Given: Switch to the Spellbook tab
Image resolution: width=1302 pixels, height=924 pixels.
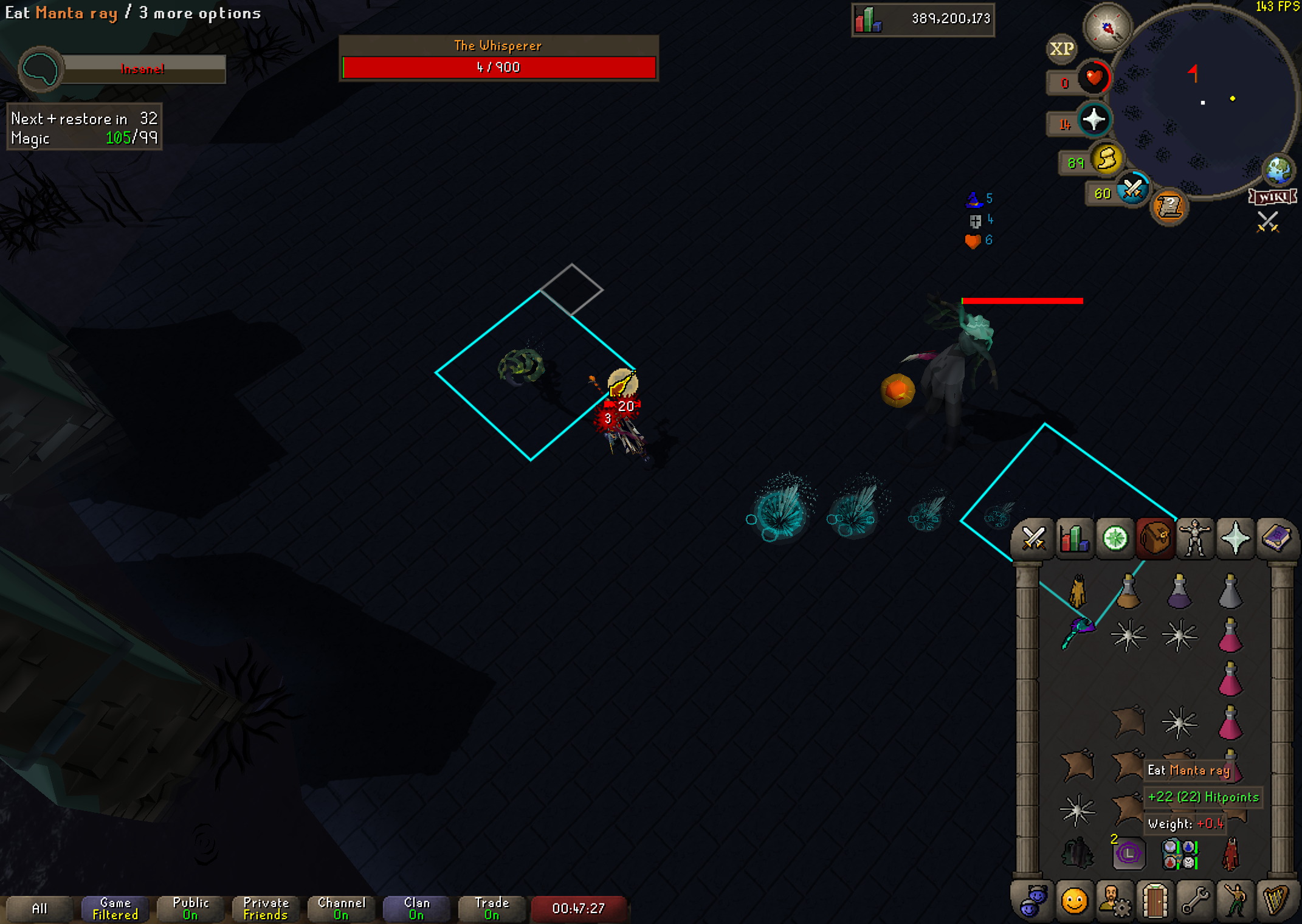Looking at the screenshot, I should tap(1276, 539).
